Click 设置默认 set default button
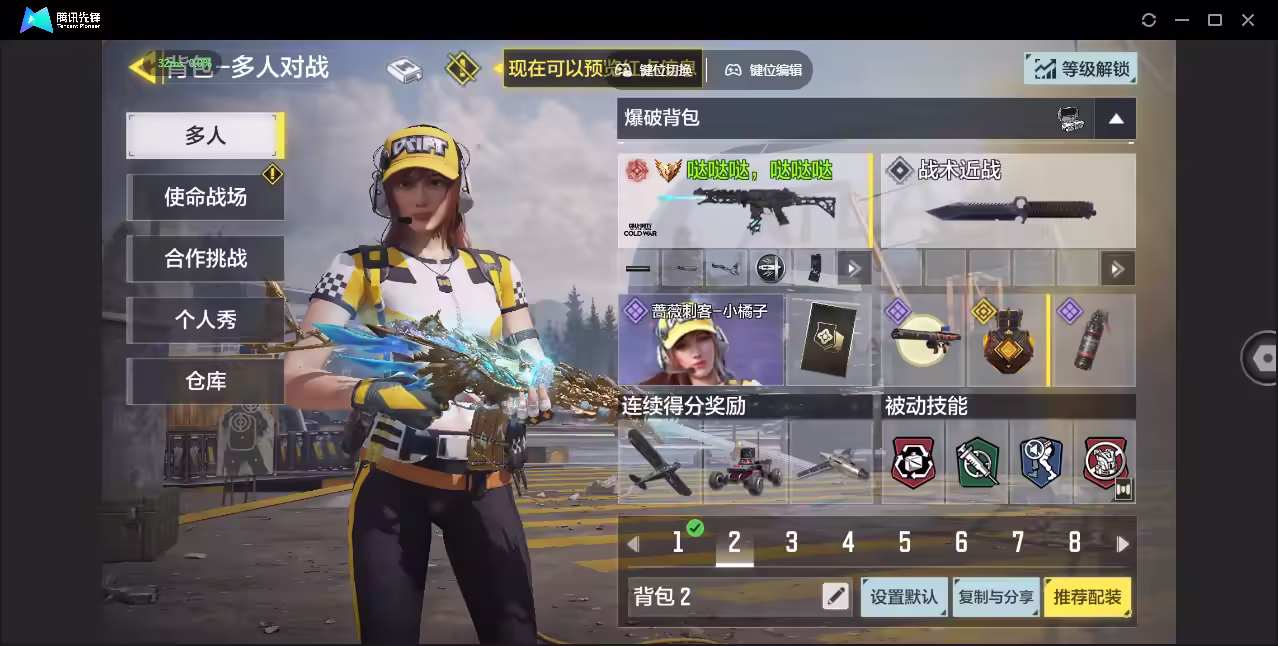The image size is (1278, 646). pos(904,597)
